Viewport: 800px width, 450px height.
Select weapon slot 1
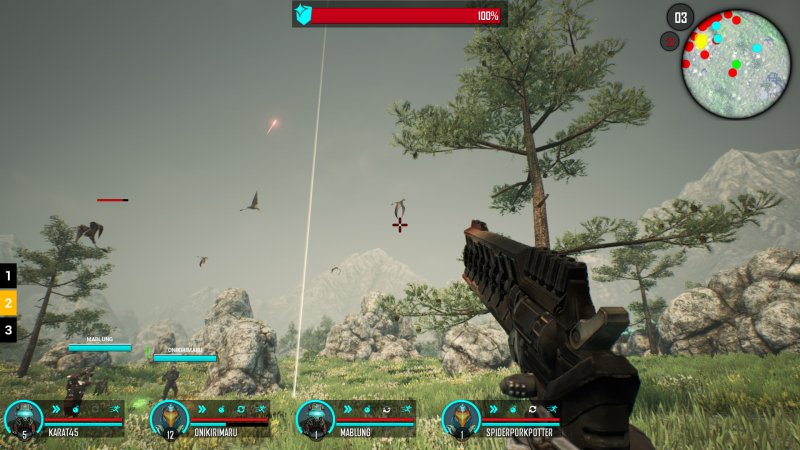click(x=9, y=276)
